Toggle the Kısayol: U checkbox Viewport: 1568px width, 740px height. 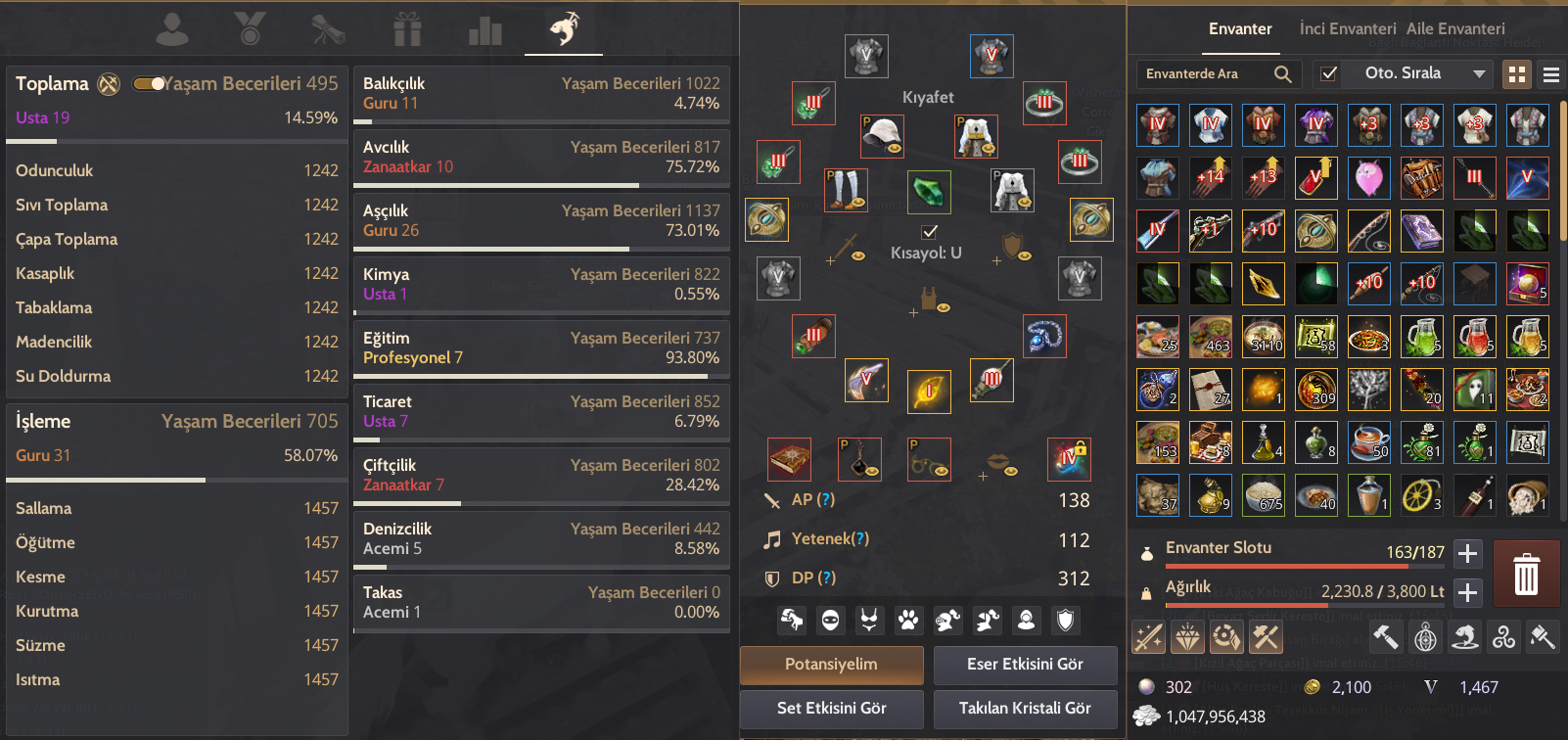point(929,232)
